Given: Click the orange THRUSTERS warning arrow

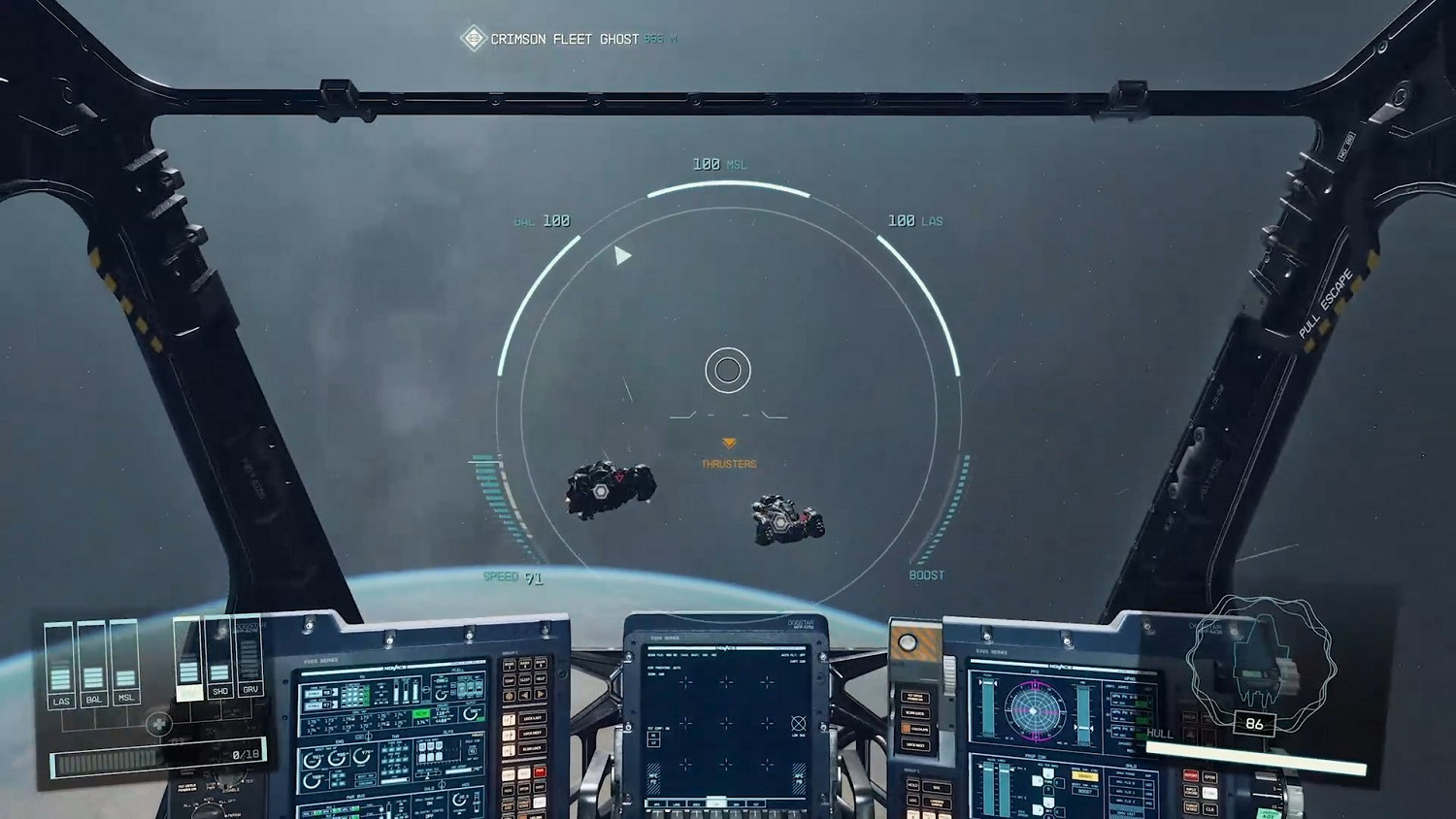Looking at the screenshot, I should pos(729,444).
